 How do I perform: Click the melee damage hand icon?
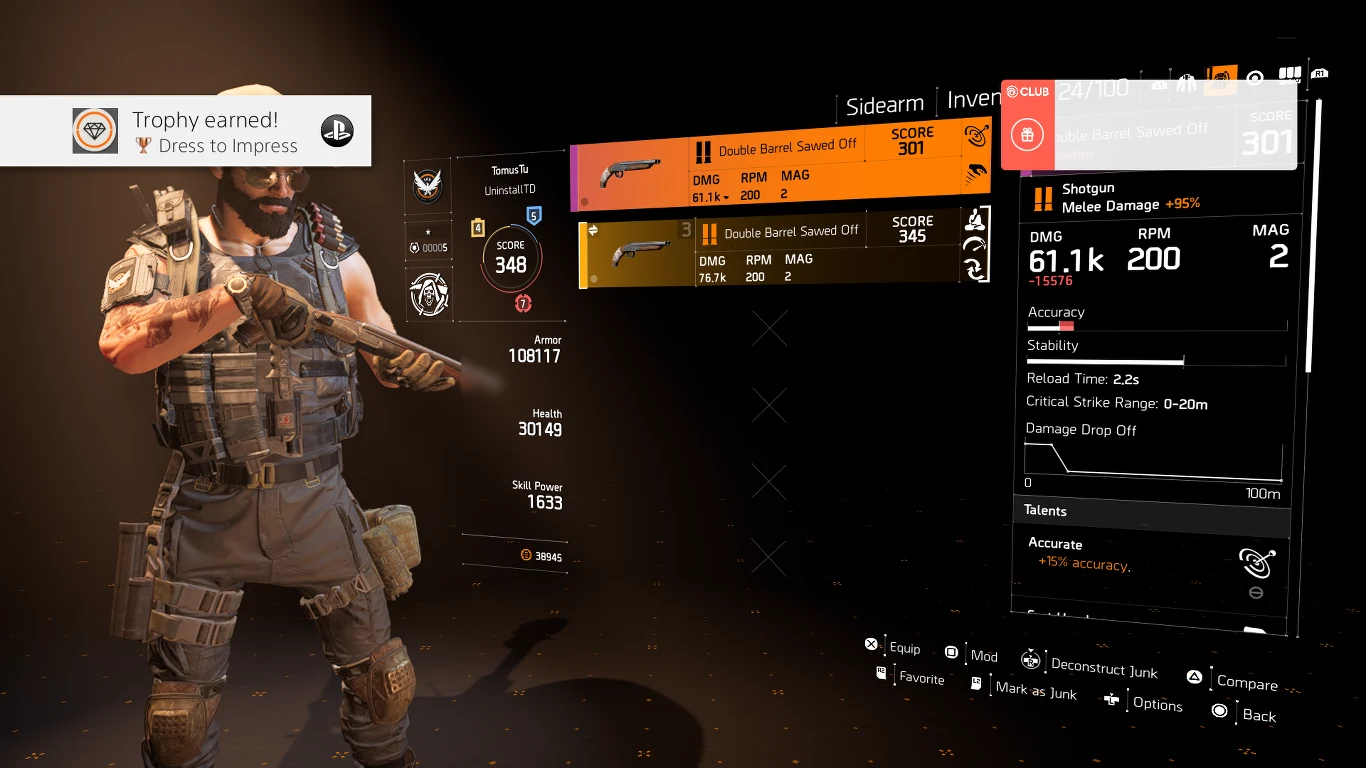[x=975, y=172]
